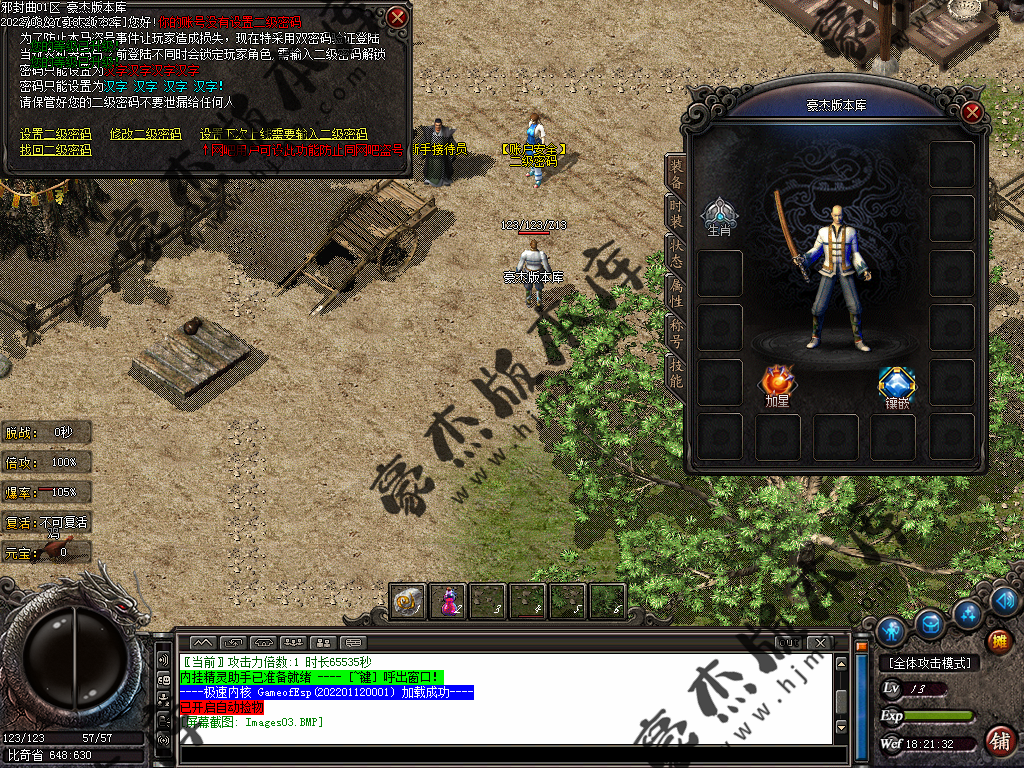Open the 镶嵌 gem inlay icon
Viewport: 1024px width, 768px height.
click(x=896, y=384)
